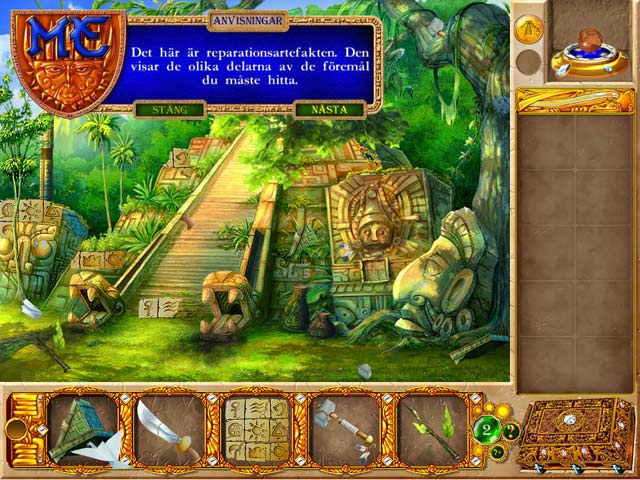This screenshot has height=480, width=640.
Task: Close the instructions with the Stäng button
Action: point(168,109)
